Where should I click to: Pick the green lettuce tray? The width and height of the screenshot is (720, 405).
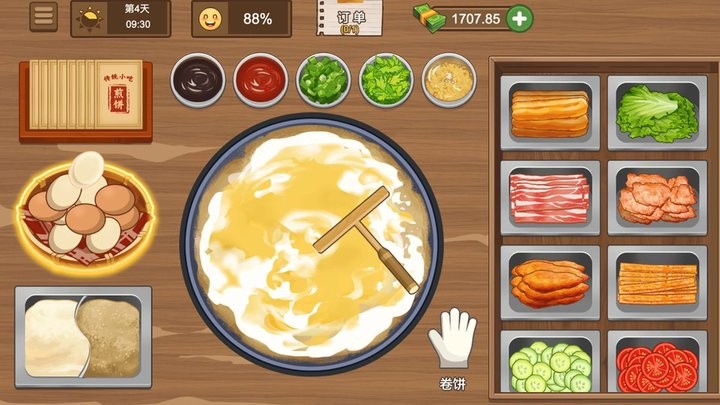point(656,113)
